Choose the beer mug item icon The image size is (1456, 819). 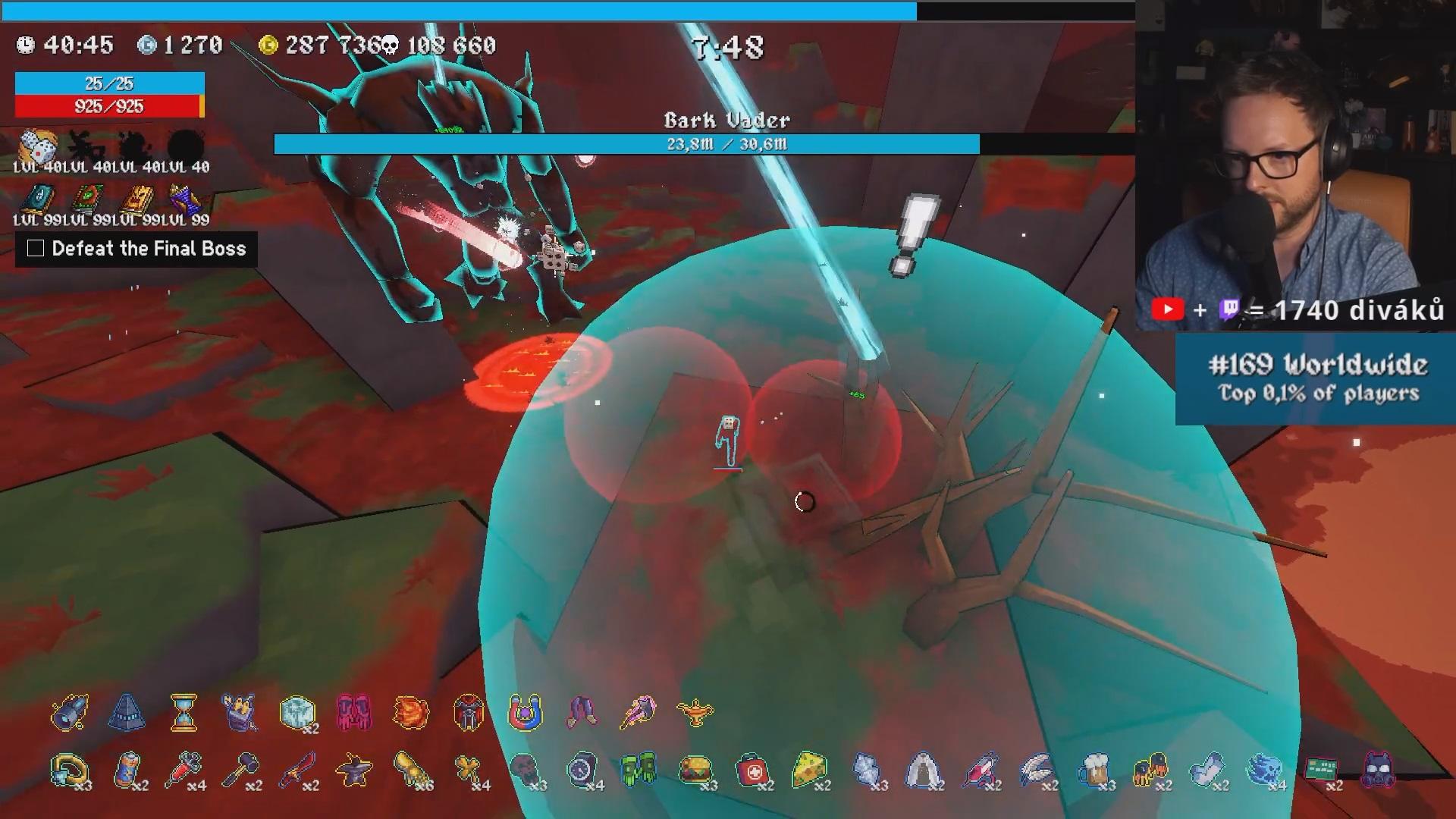(1094, 770)
